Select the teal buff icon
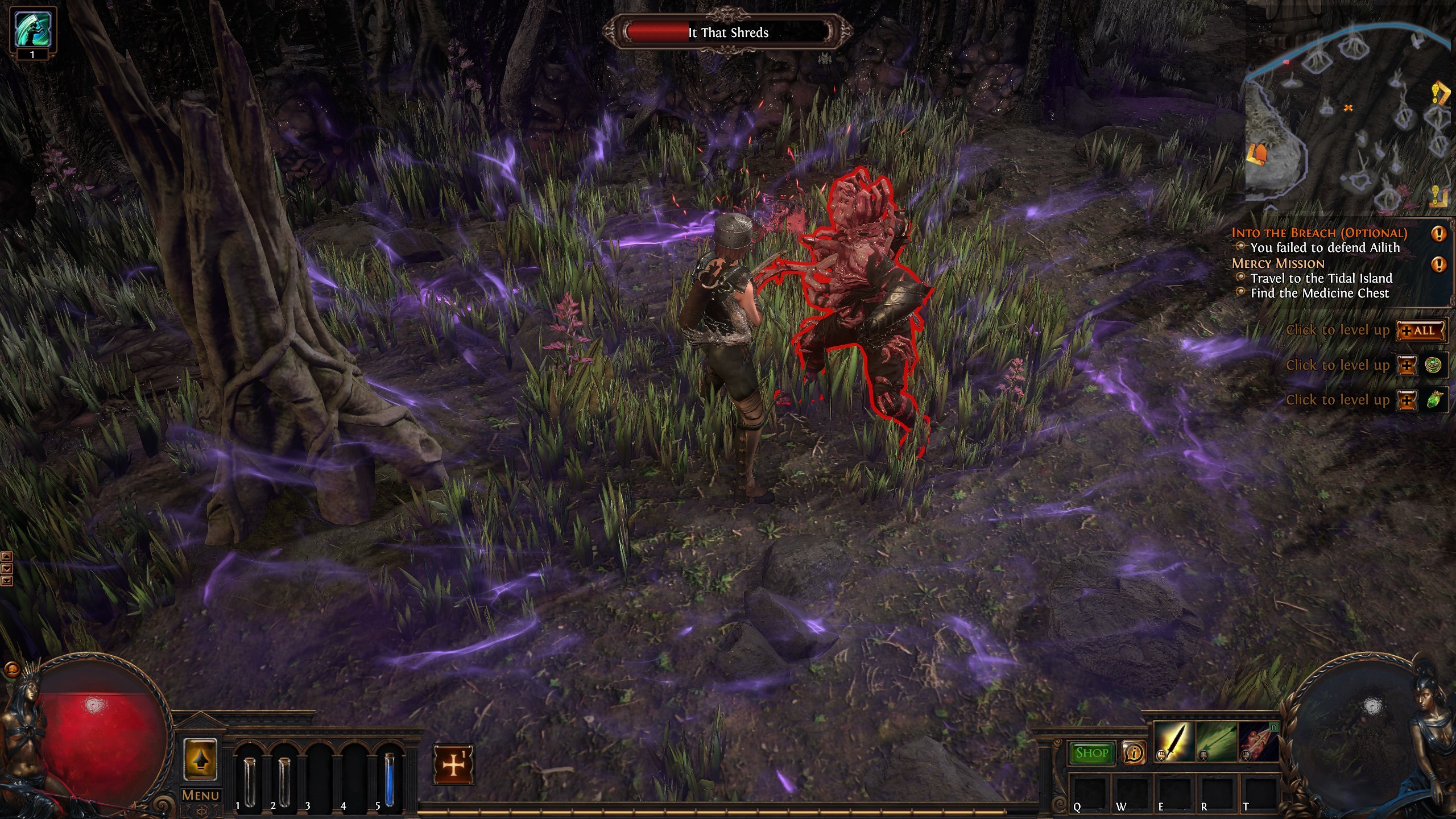 pyautogui.click(x=32, y=28)
